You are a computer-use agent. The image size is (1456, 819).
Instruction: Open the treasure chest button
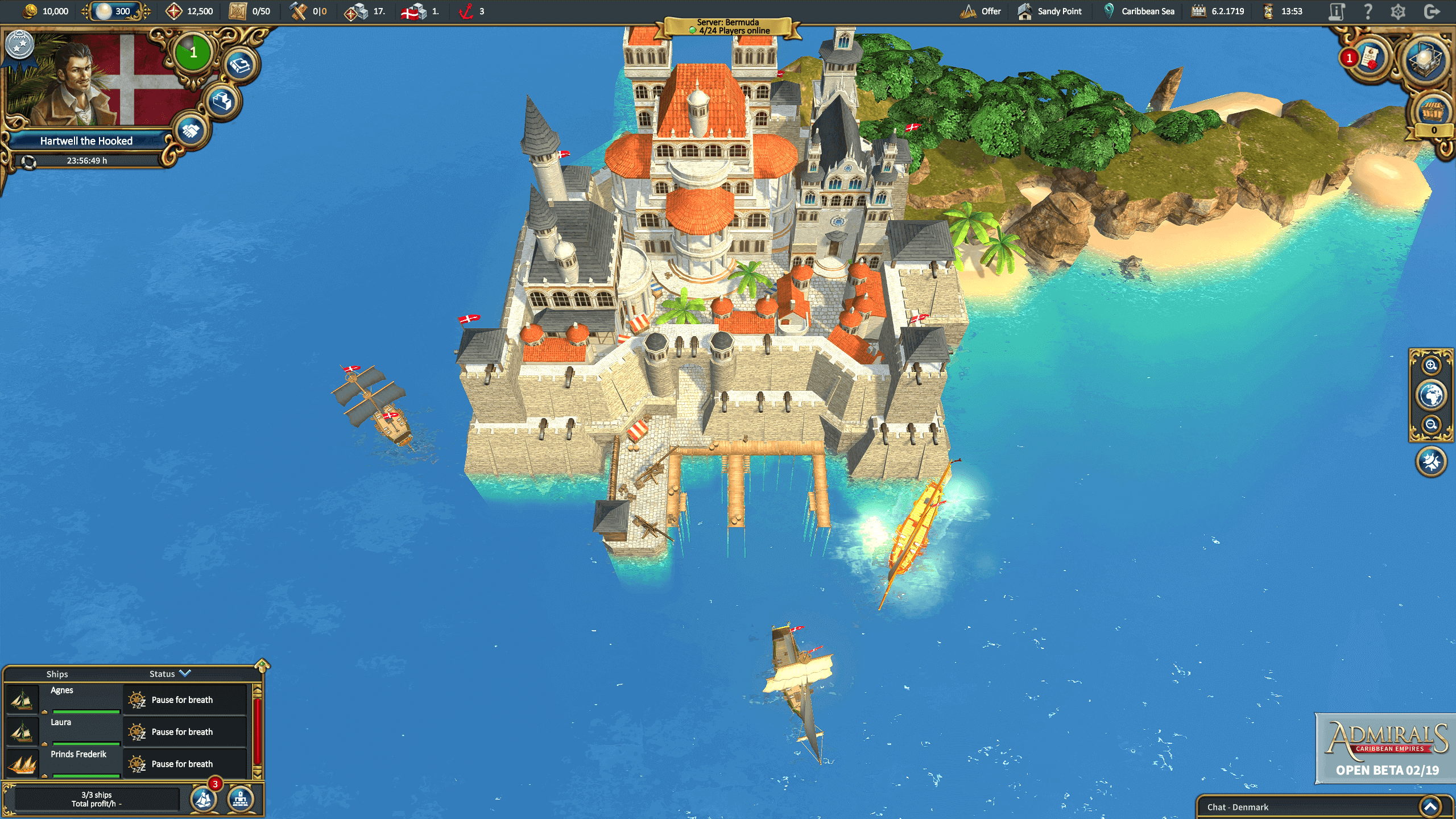tap(1432, 111)
